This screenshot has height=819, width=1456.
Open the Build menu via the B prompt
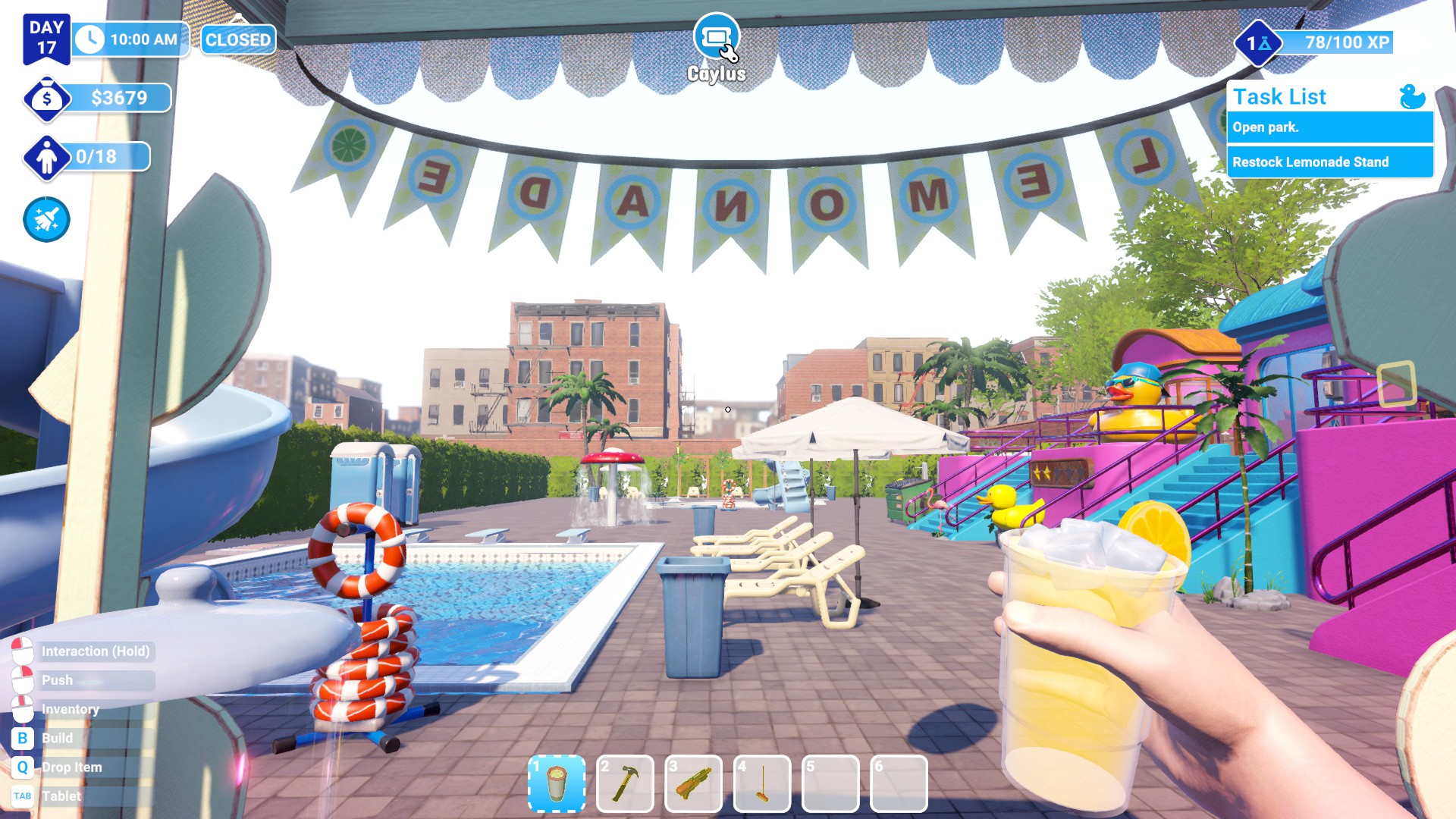tap(24, 737)
